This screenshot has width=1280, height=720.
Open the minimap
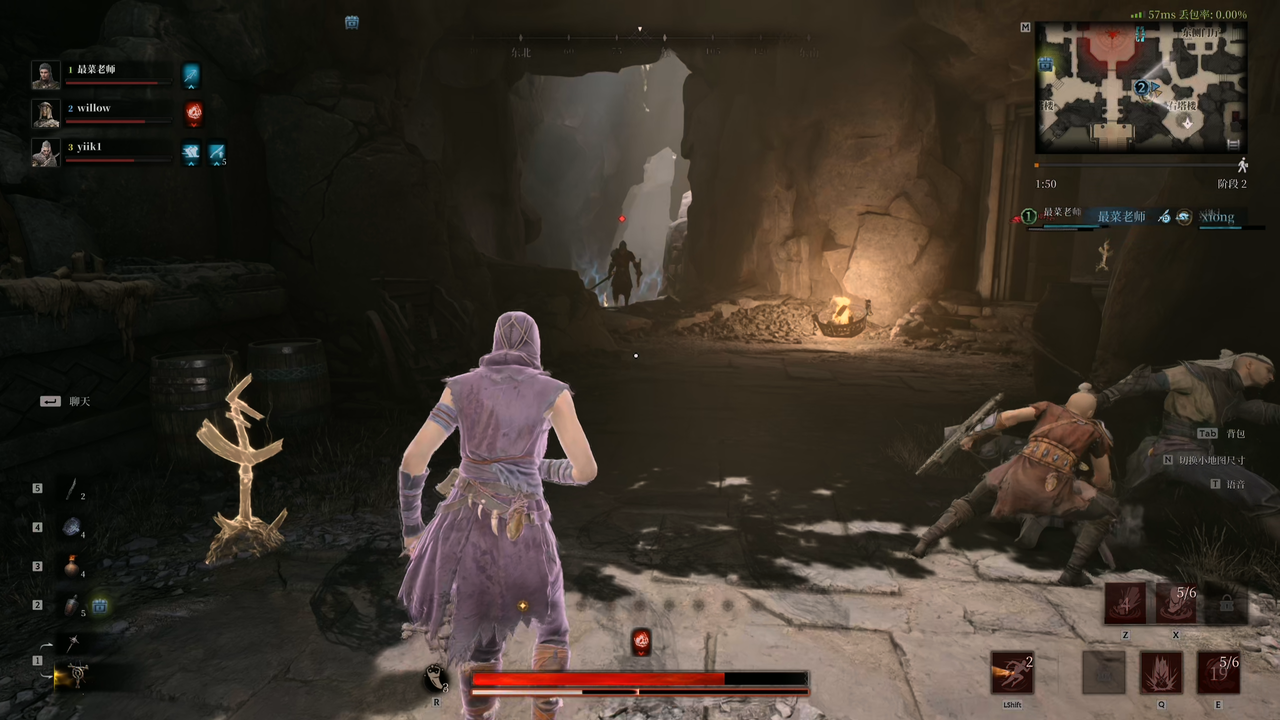(x=1140, y=86)
